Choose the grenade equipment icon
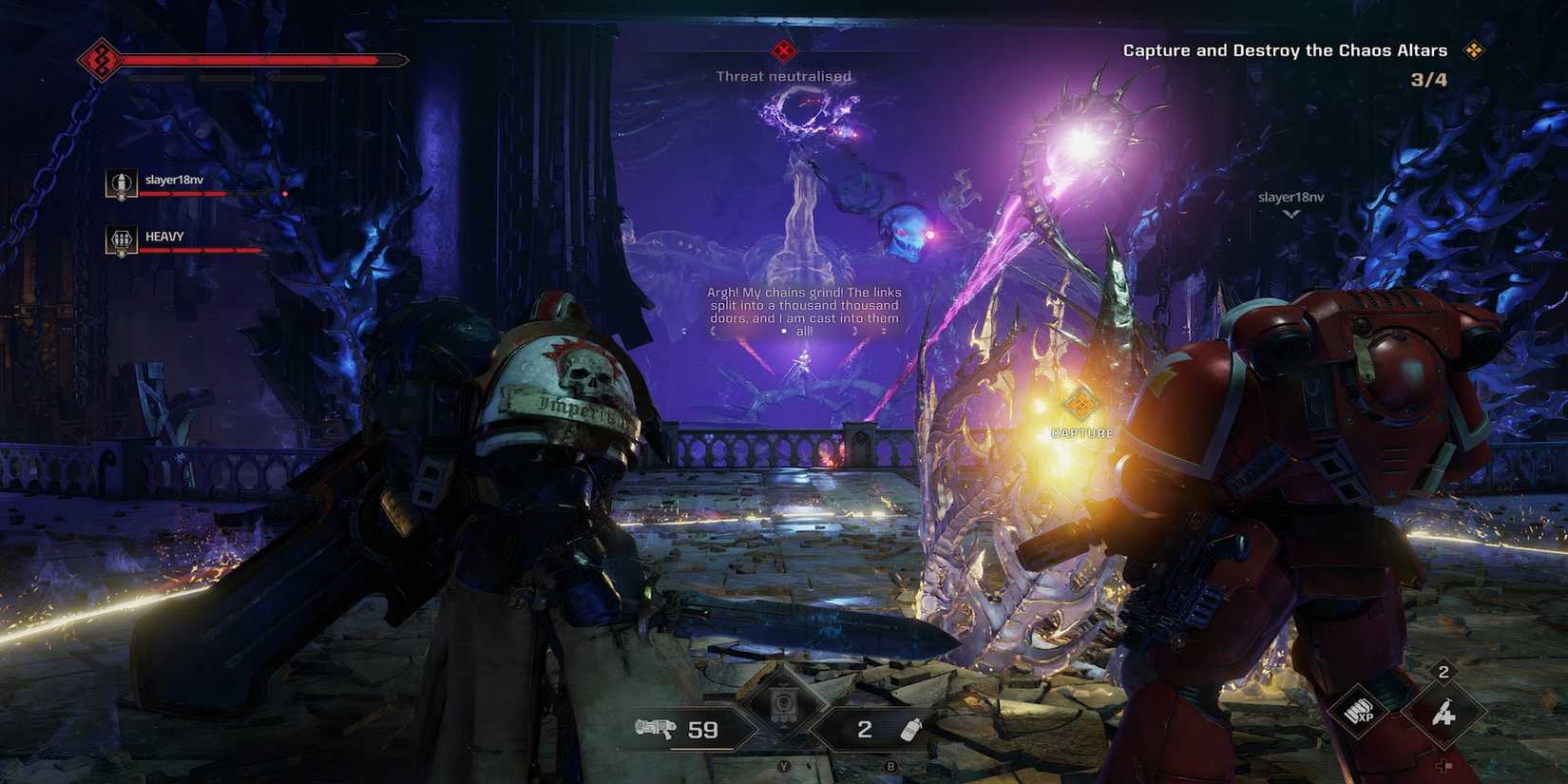This screenshot has width=1568, height=784. point(910,729)
